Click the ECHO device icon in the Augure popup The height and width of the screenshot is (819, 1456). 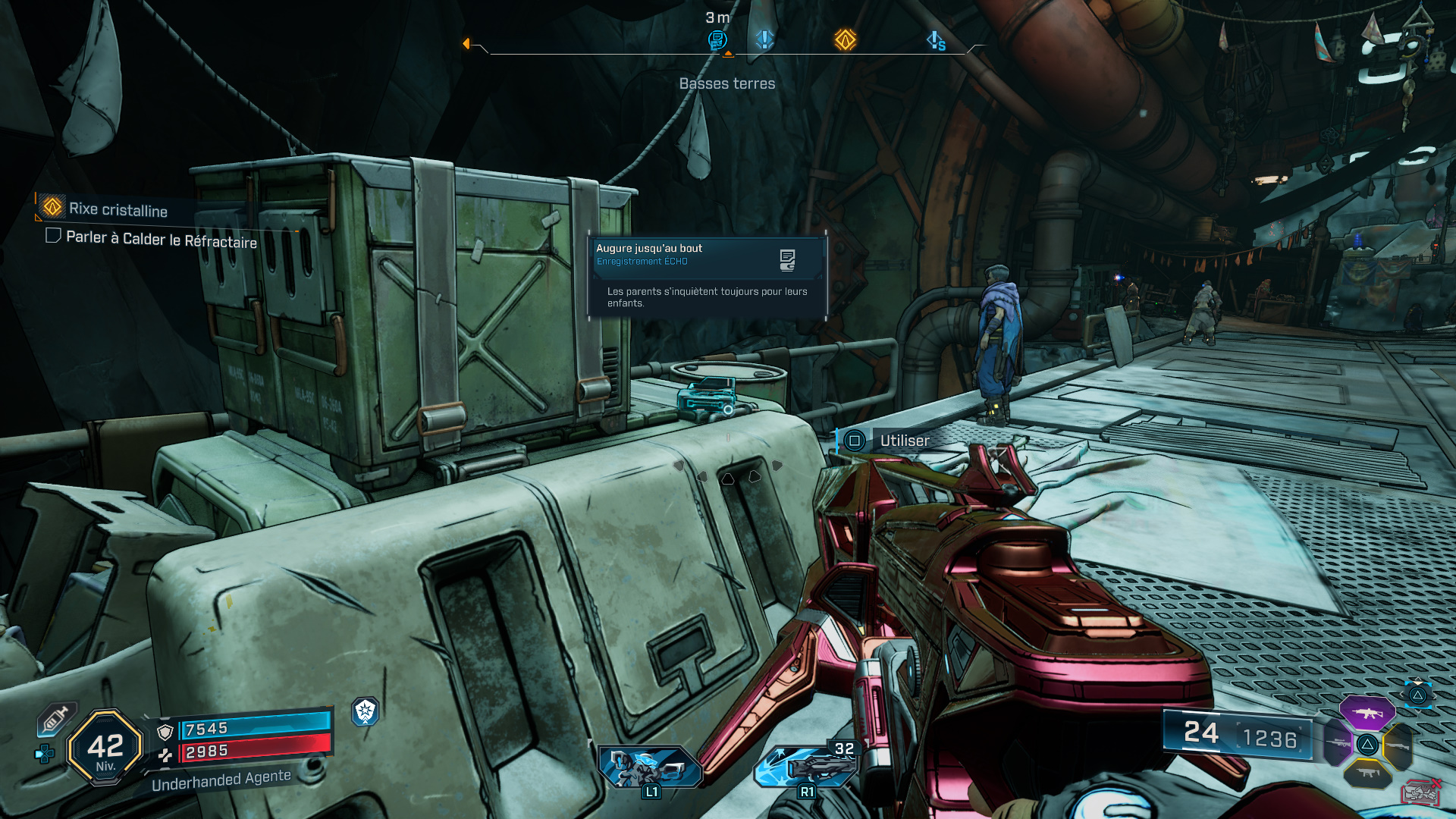click(x=787, y=259)
